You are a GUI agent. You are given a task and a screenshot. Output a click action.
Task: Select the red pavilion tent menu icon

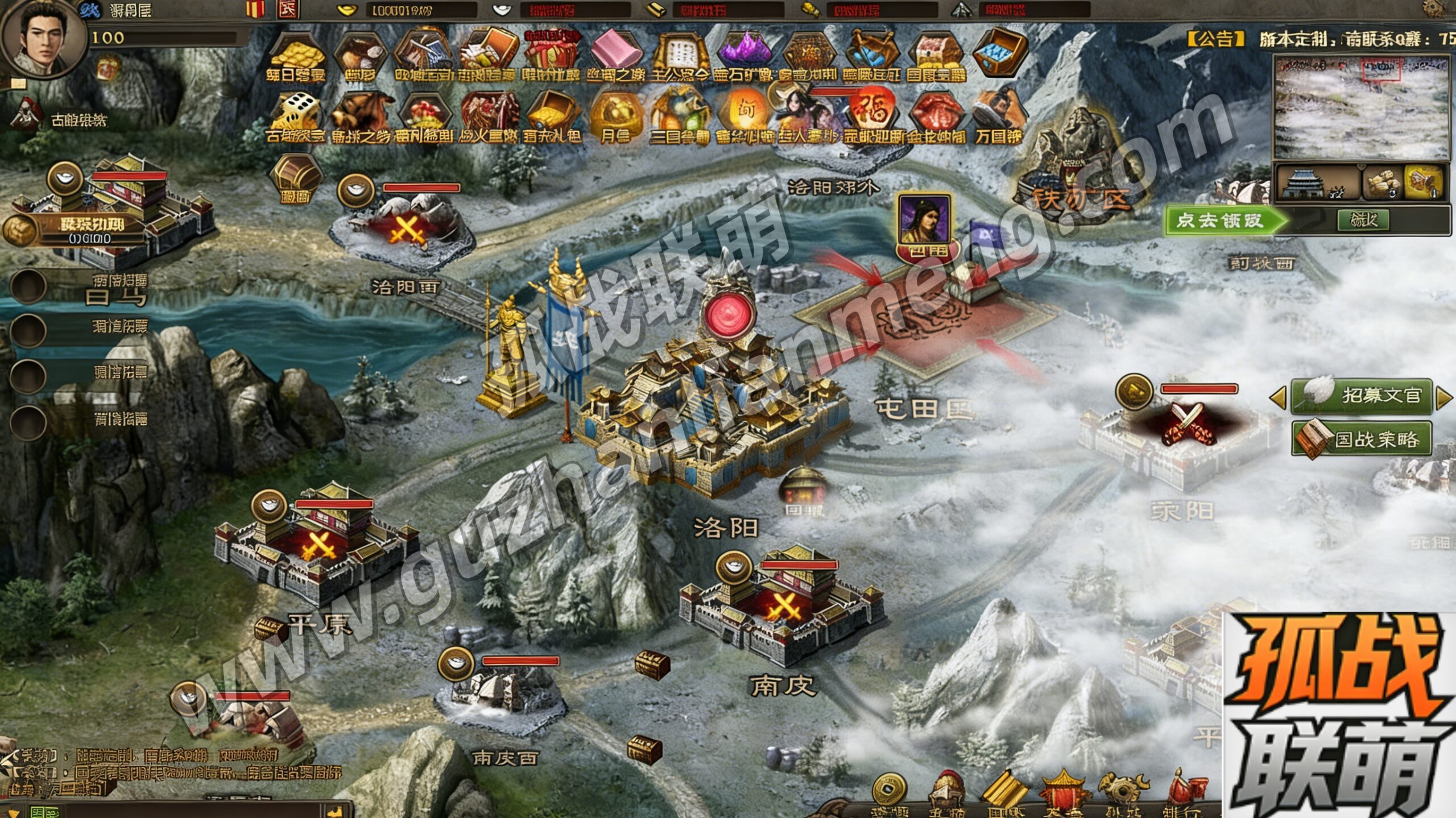pos(1062,794)
